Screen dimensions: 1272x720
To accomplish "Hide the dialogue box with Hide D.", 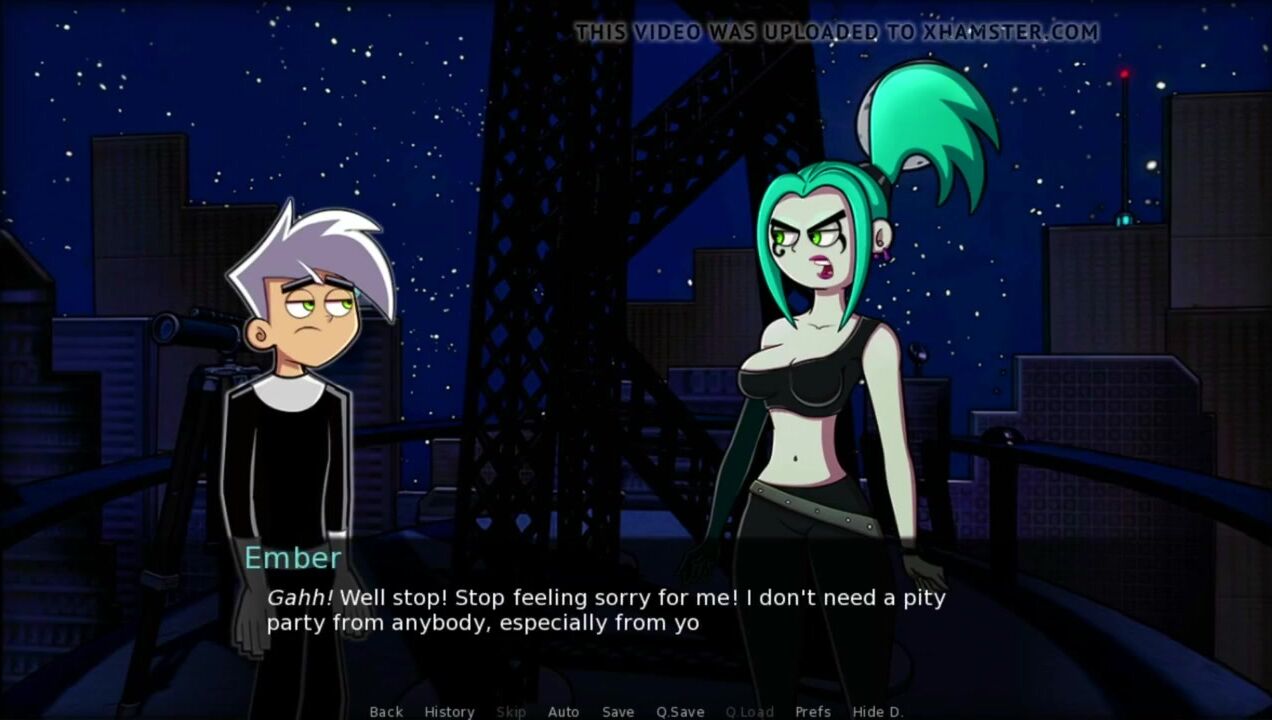I will 878,712.
